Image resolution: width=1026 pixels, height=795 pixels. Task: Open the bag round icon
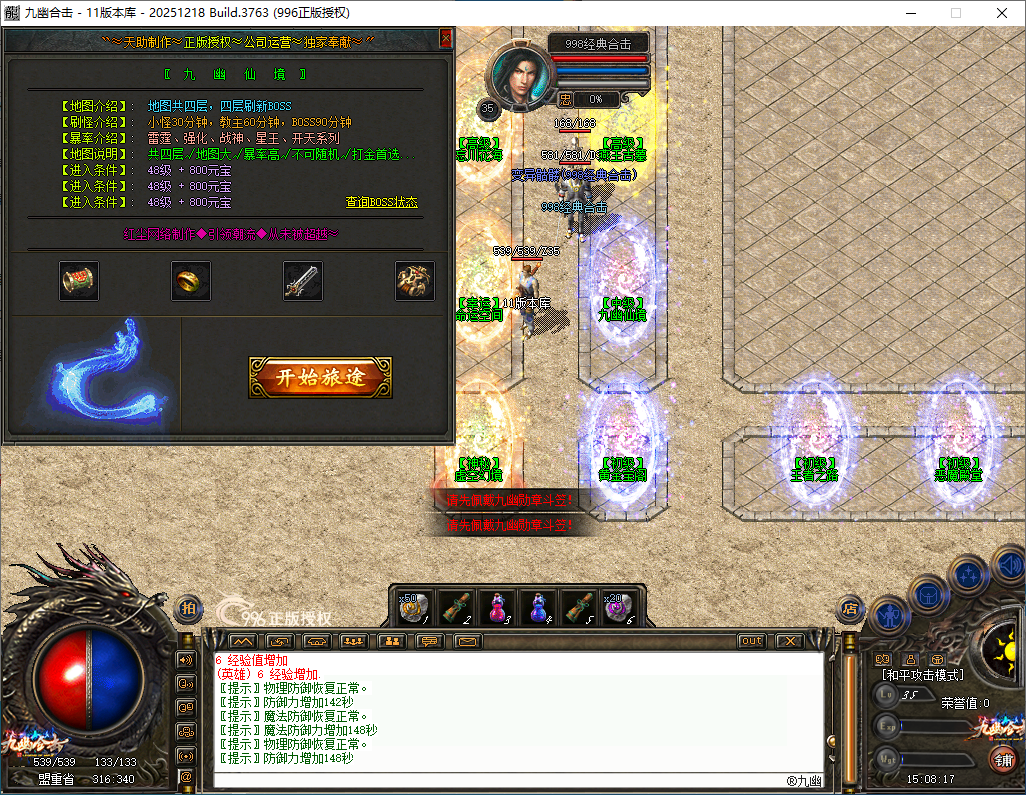pyautogui.click(x=928, y=592)
